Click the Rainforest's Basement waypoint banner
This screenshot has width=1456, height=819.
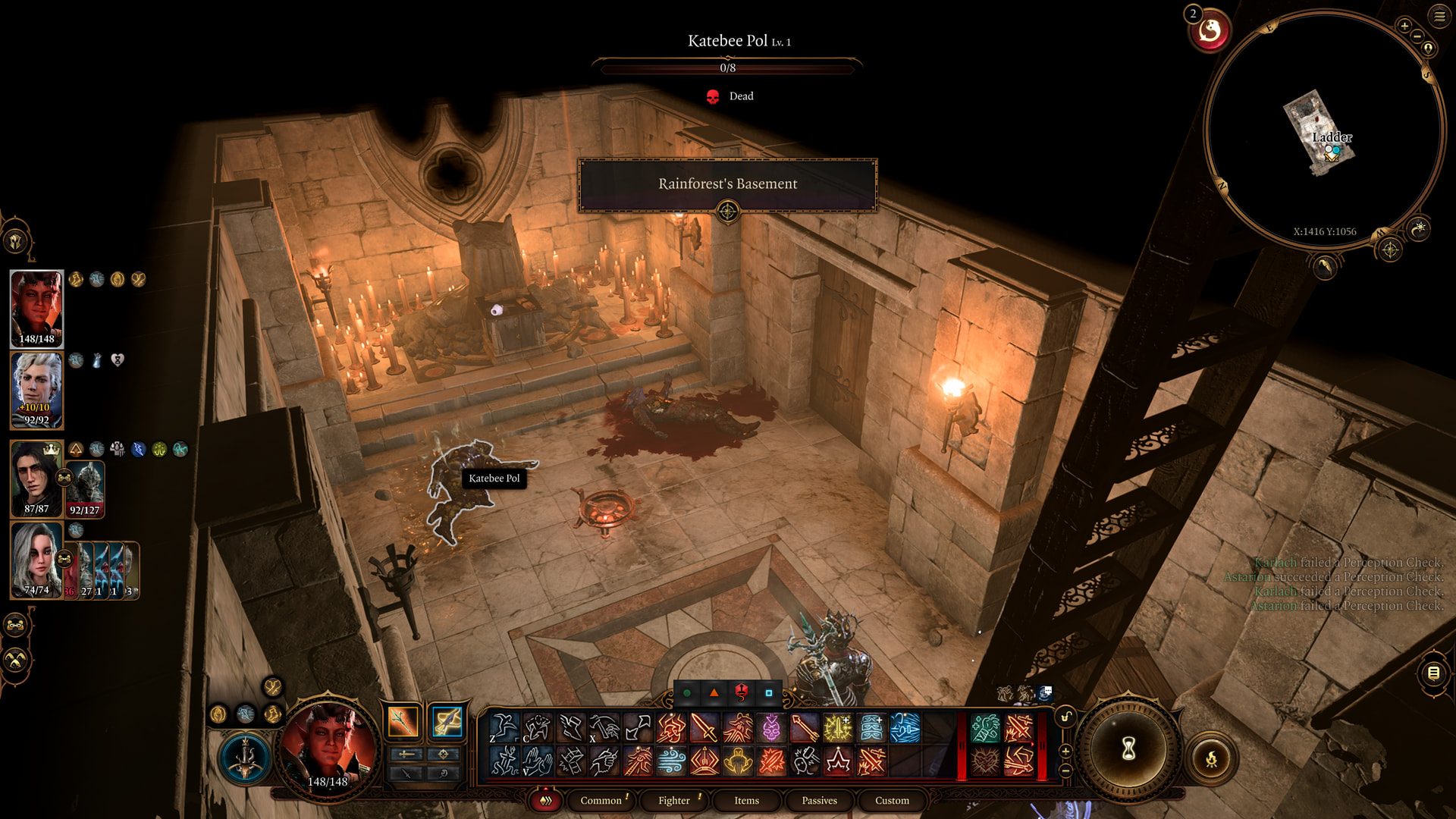coord(727,184)
